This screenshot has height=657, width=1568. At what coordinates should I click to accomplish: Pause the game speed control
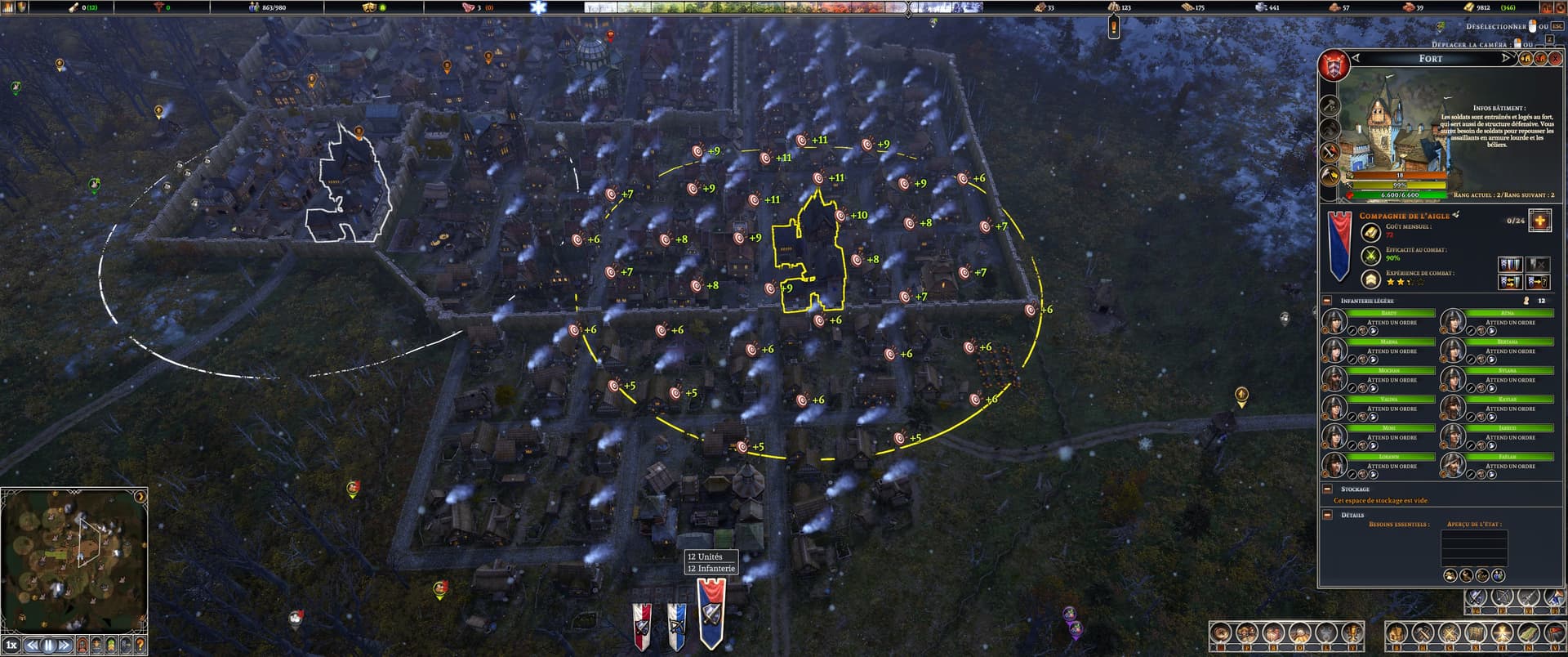click(48, 645)
